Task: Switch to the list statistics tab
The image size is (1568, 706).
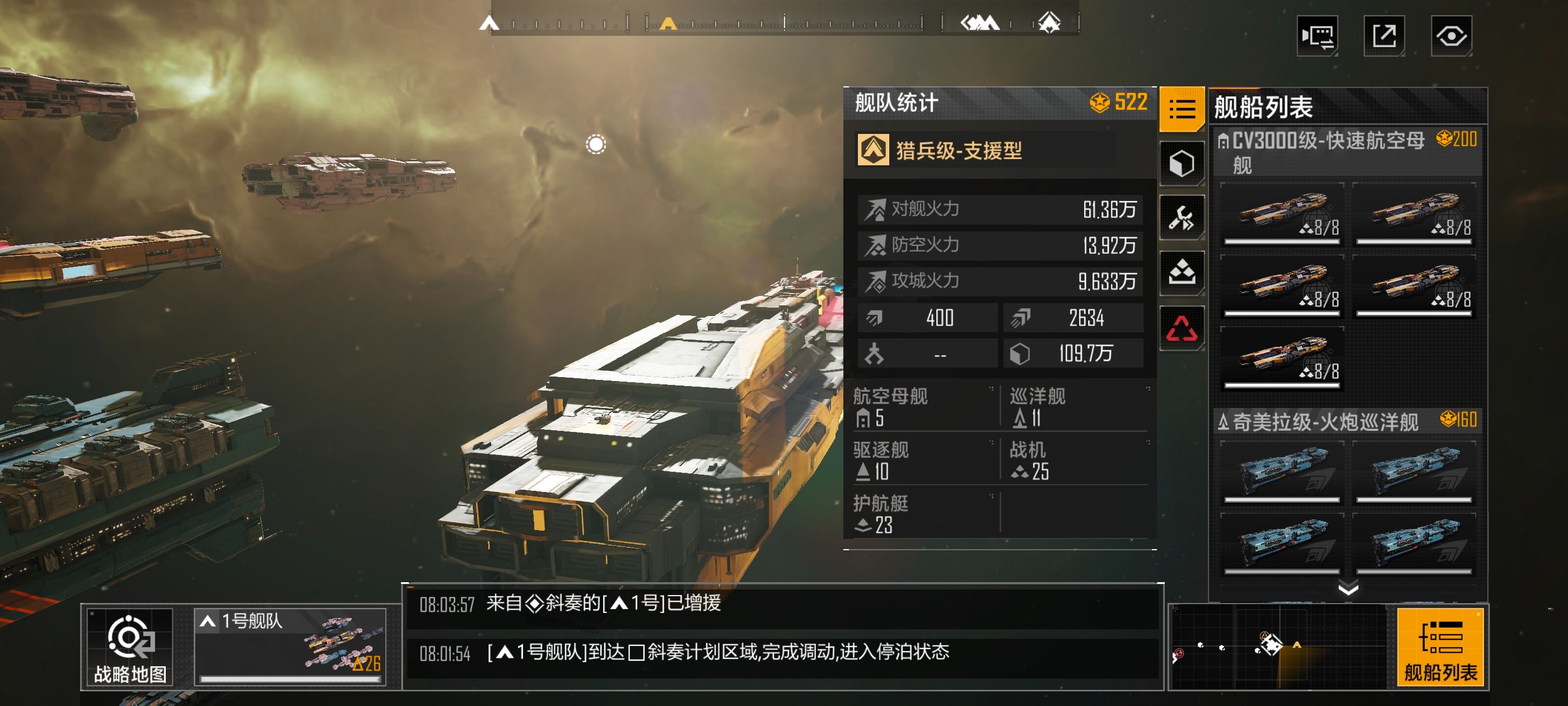Action: click(x=1182, y=110)
